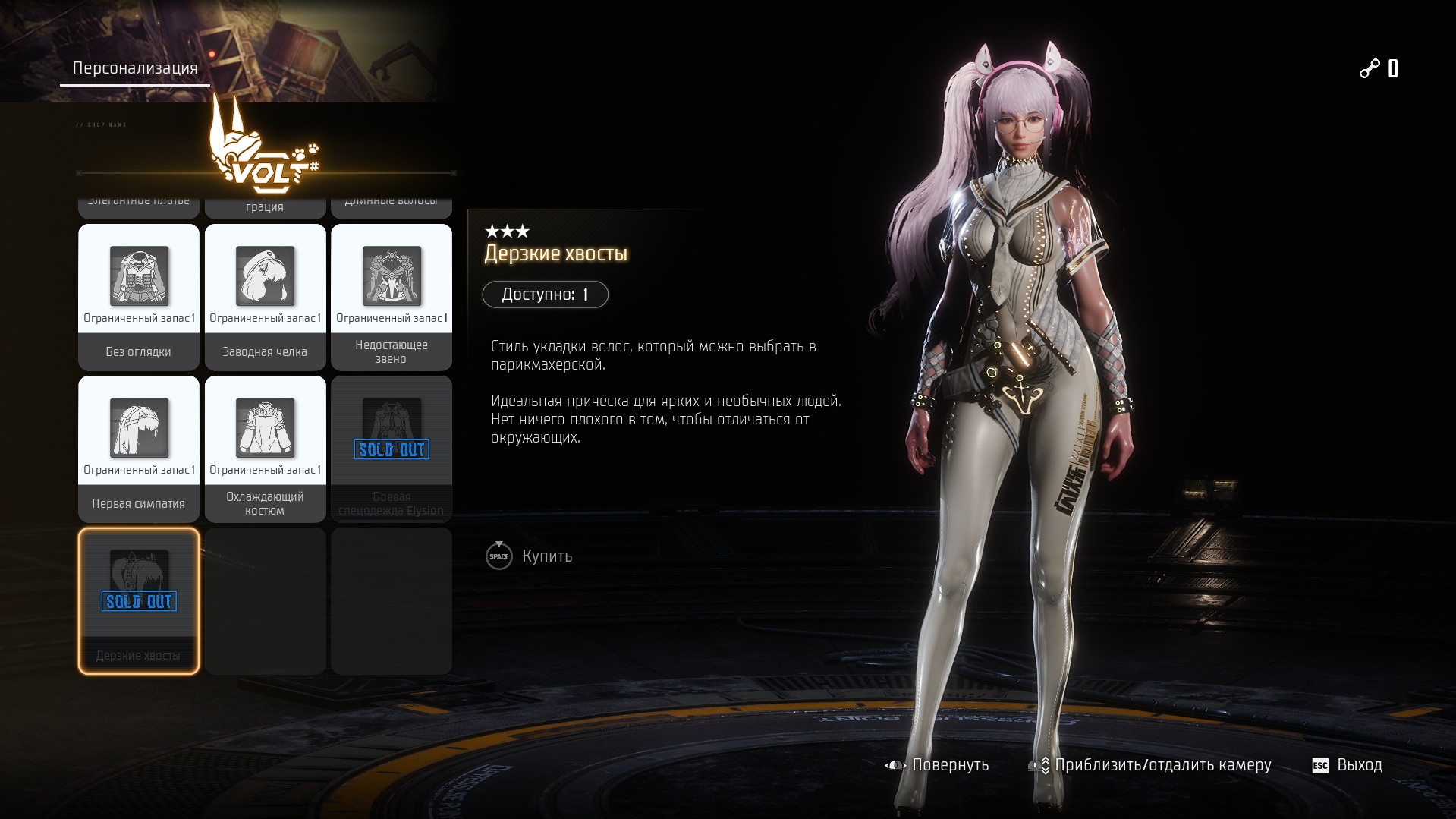
Task: Buy the item with Купить
Action: tap(530, 556)
